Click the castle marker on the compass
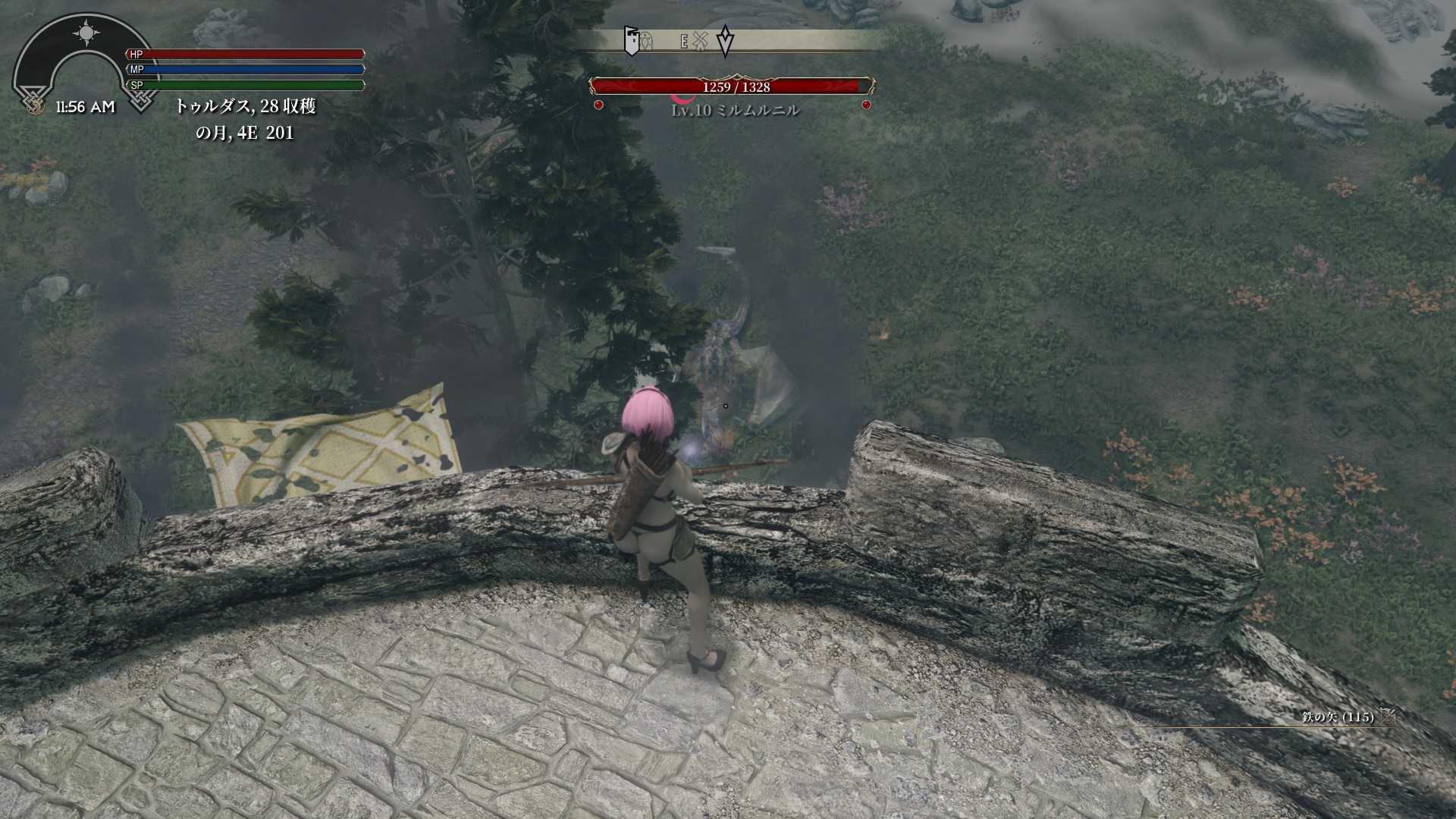This screenshot has height=819, width=1456. 632,42
